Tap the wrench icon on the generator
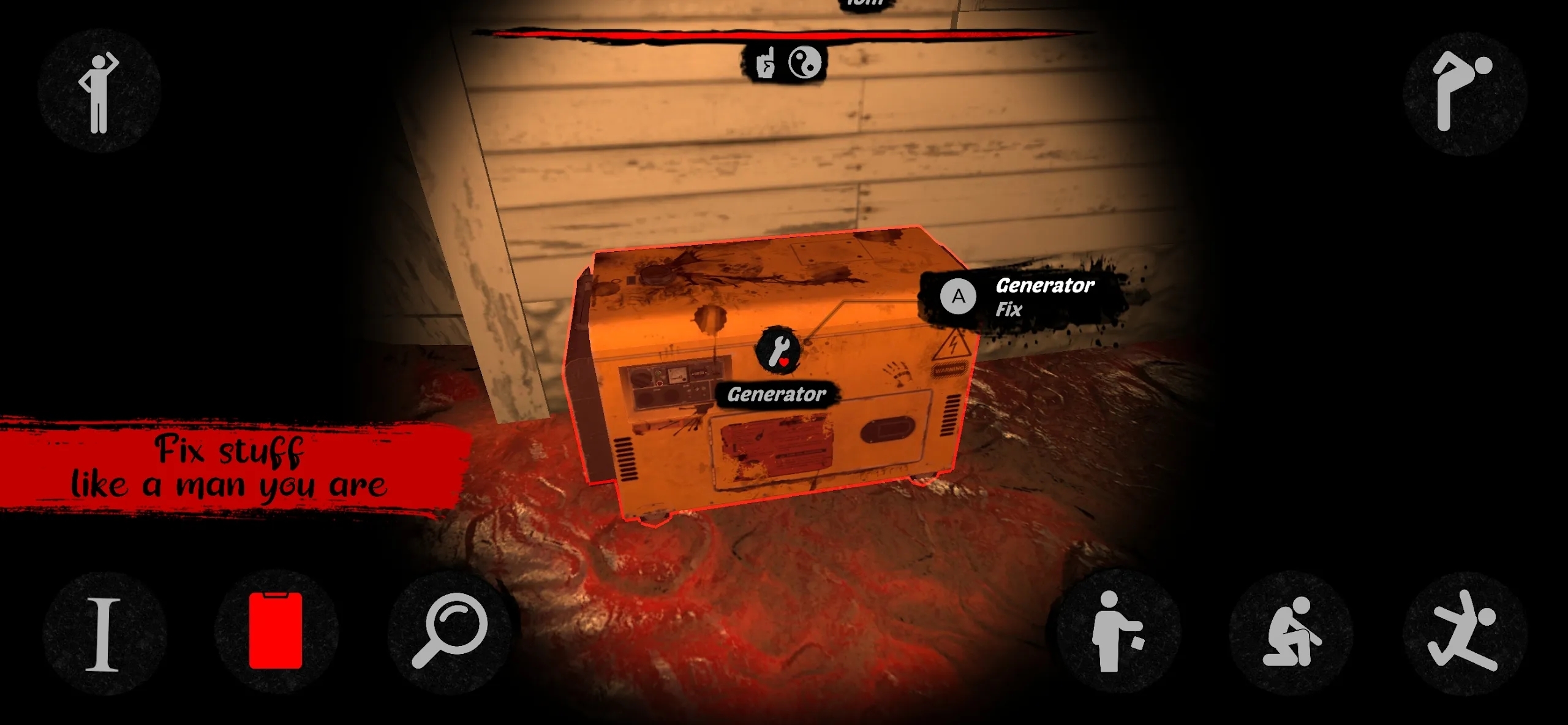The width and height of the screenshot is (1568, 725). (x=778, y=349)
